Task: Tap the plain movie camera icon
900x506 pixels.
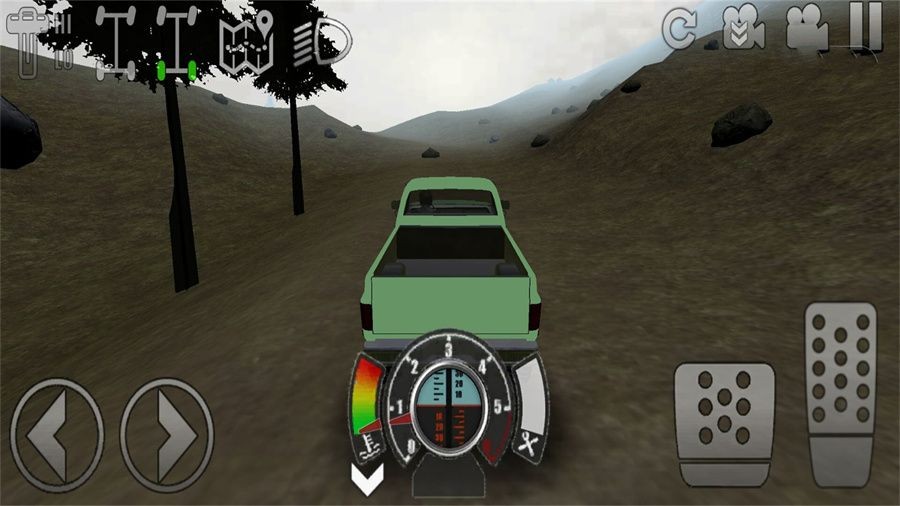Action: (806, 28)
